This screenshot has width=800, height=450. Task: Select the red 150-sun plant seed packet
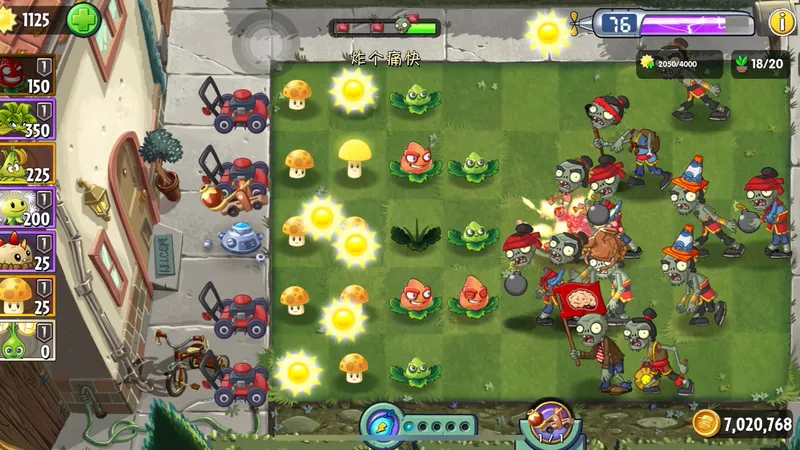(27, 74)
